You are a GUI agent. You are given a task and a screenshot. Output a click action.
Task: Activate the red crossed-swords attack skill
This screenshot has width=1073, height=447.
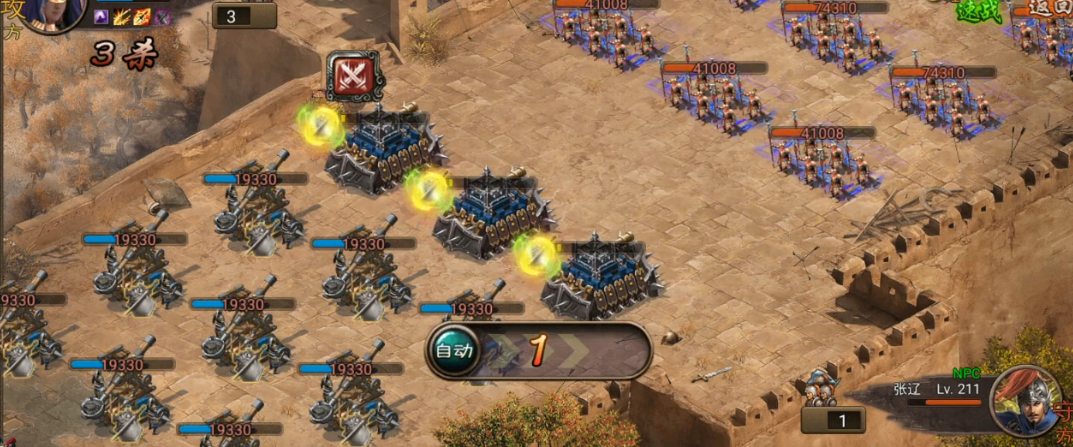[x=352, y=75]
